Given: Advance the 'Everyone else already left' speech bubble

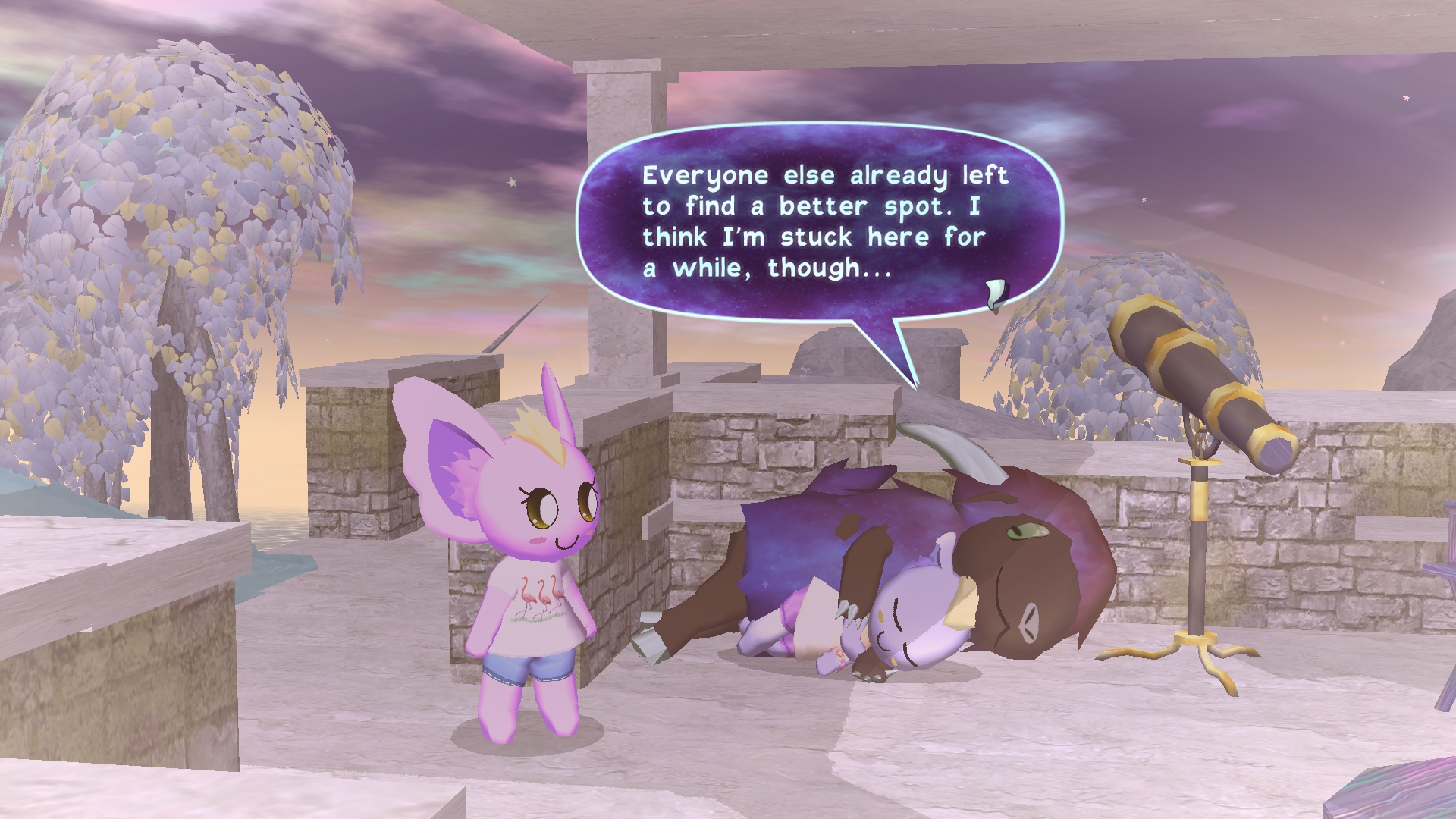Looking at the screenshot, I should pos(821,221).
